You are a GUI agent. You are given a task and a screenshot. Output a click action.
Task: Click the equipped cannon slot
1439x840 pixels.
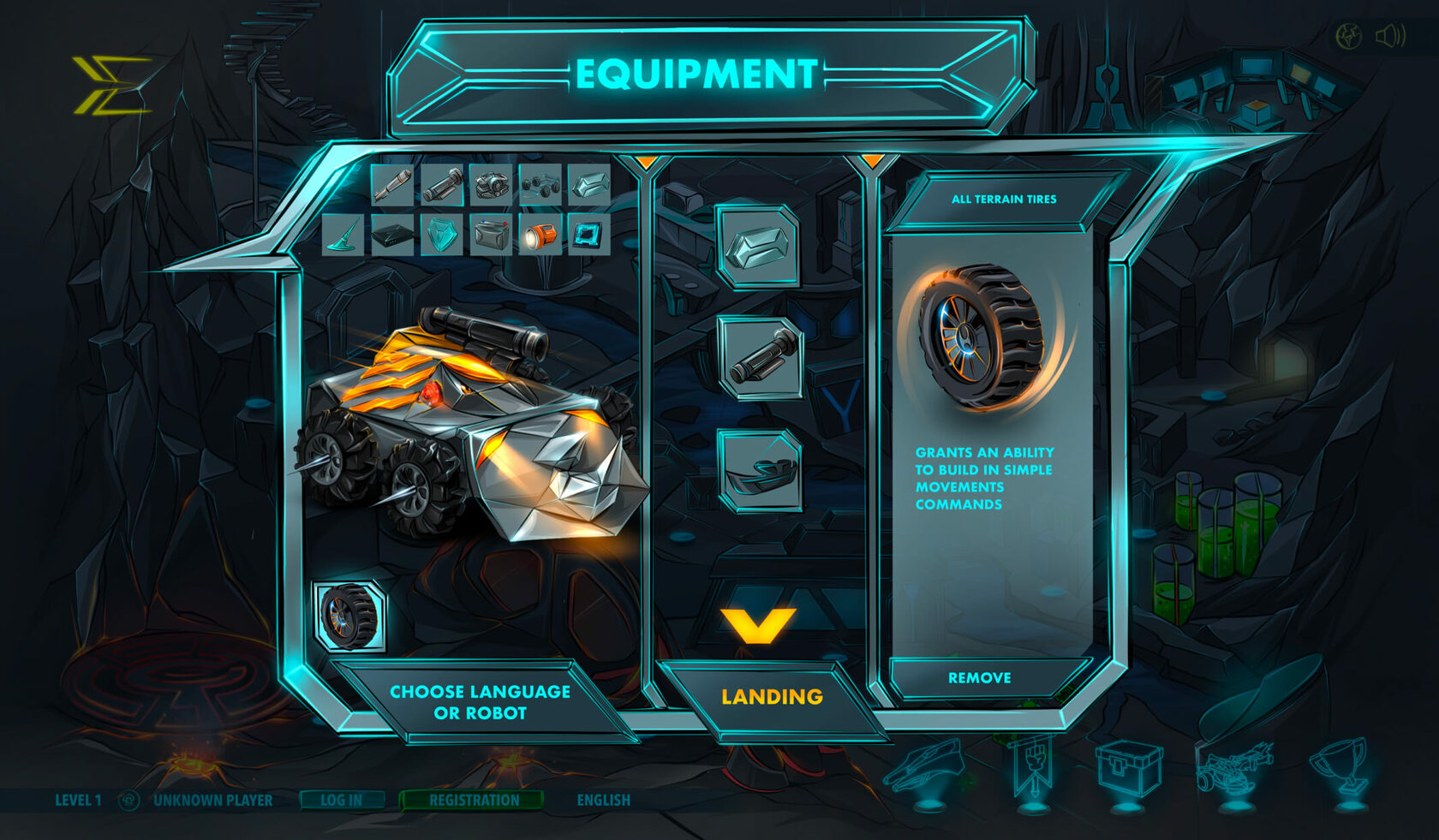pyautogui.click(x=760, y=358)
